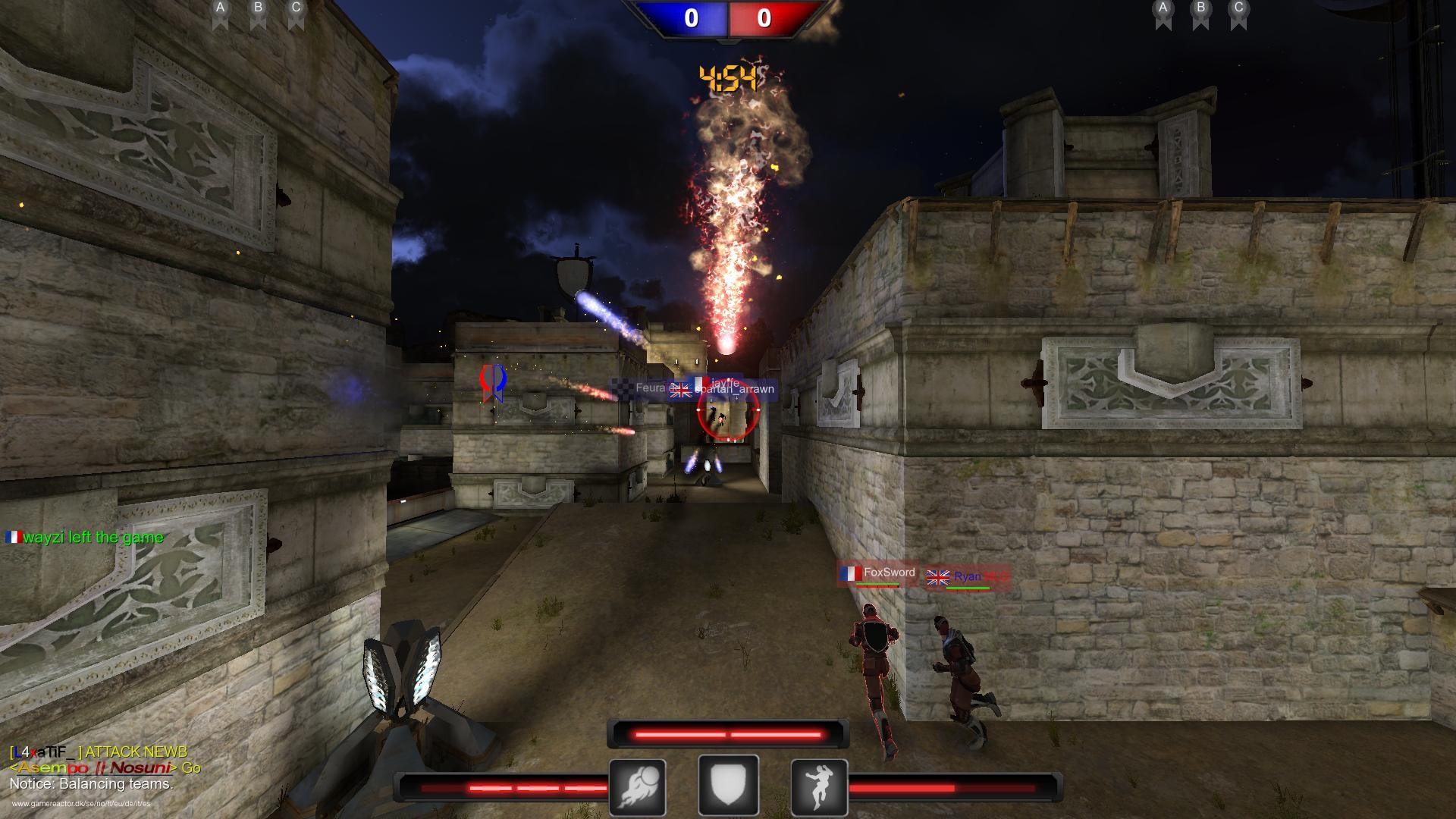Click the red stamina bar above the abilities
Screen dimensions: 1456x819
[x=727, y=732]
